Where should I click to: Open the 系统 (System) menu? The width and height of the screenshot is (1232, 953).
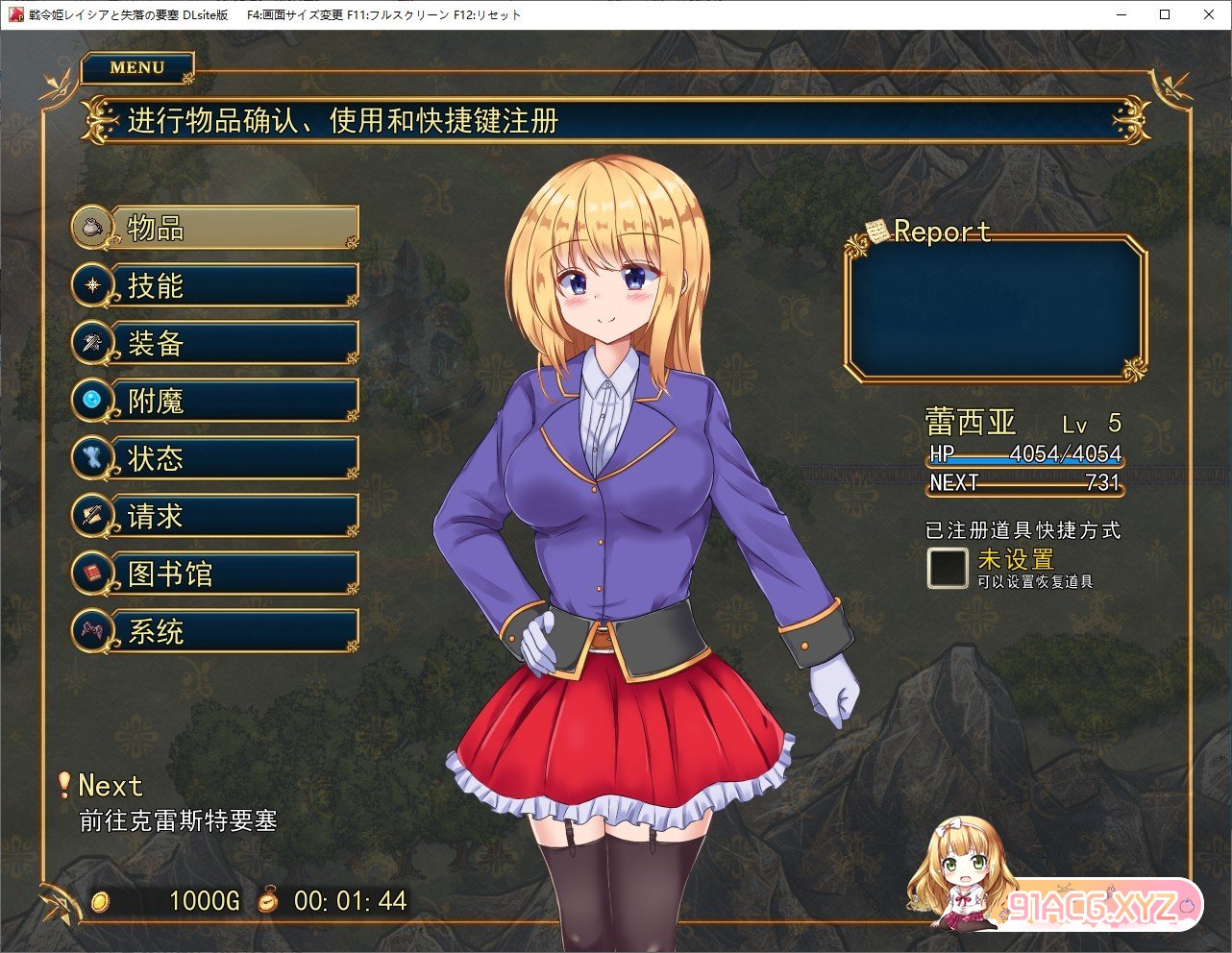click(x=217, y=631)
